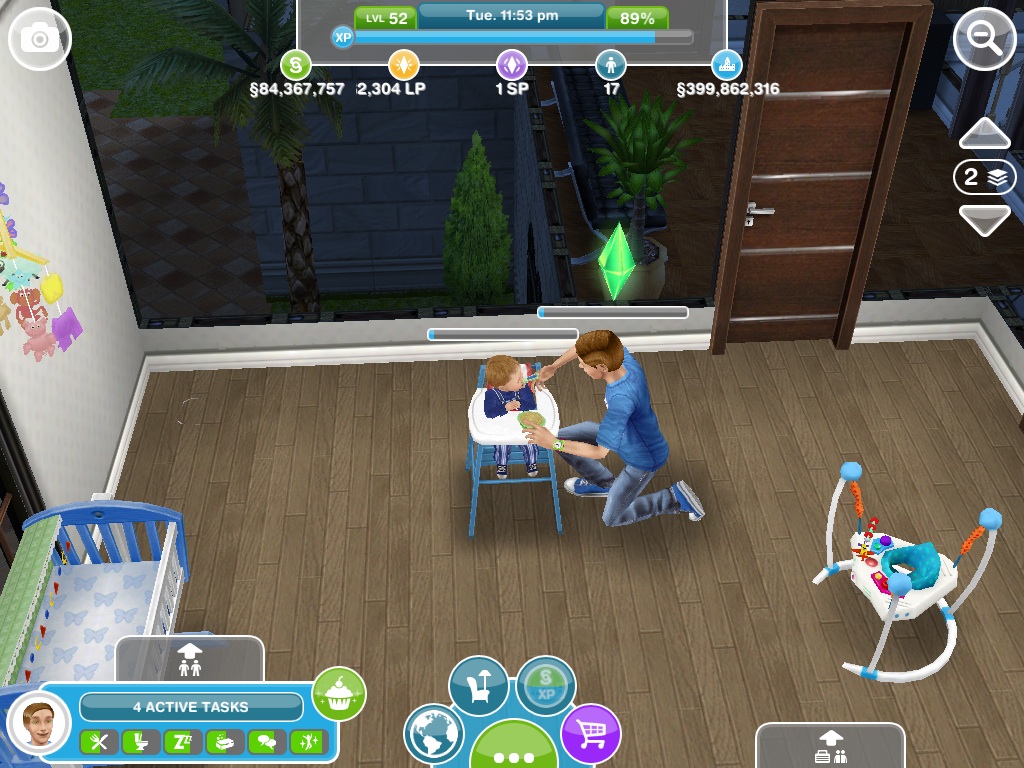The width and height of the screenshot is (1024, 768).
Task: Check the hunger need icon
Action: [x=98, y=741]
